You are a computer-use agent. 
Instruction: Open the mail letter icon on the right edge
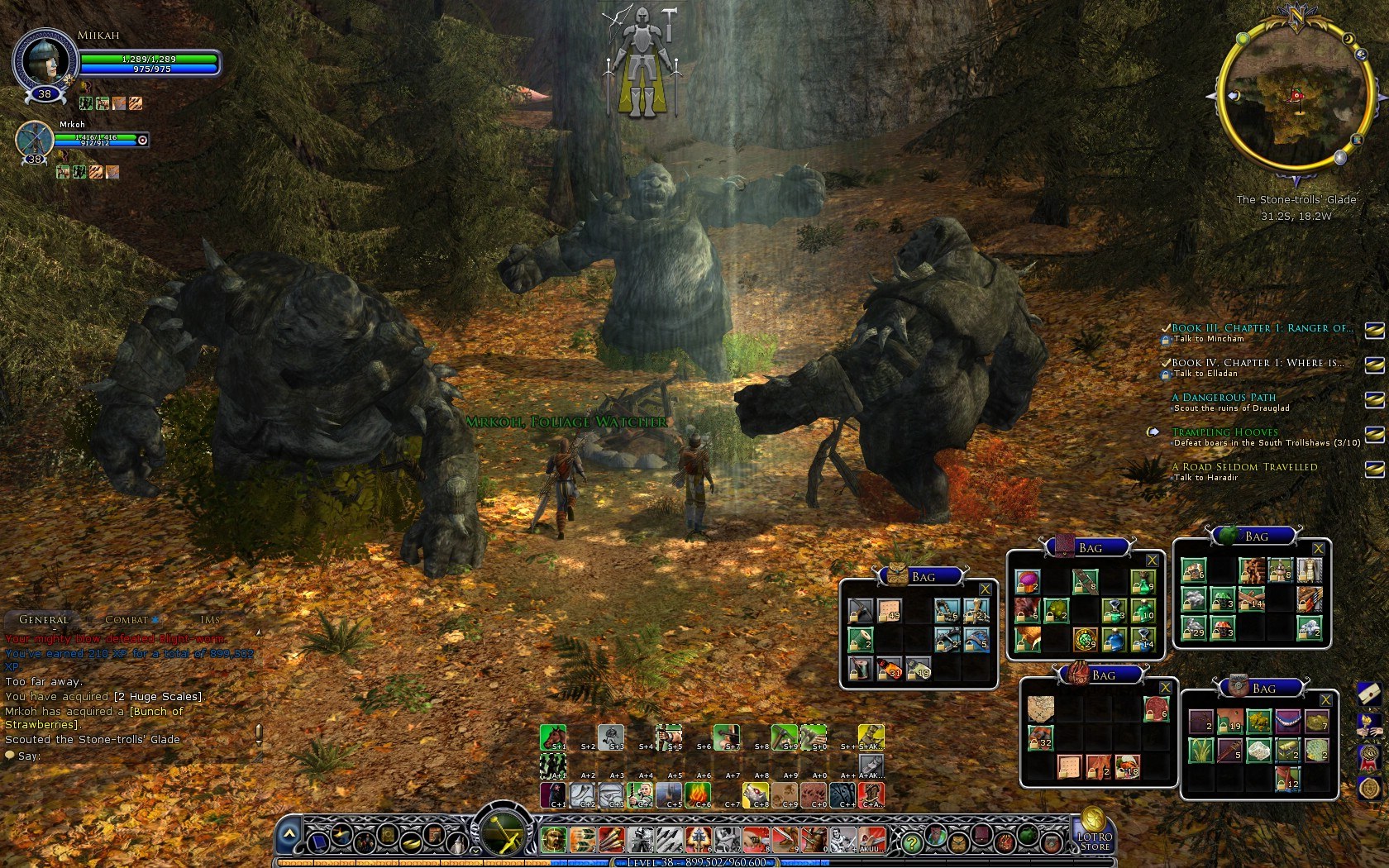(1369, 695)
